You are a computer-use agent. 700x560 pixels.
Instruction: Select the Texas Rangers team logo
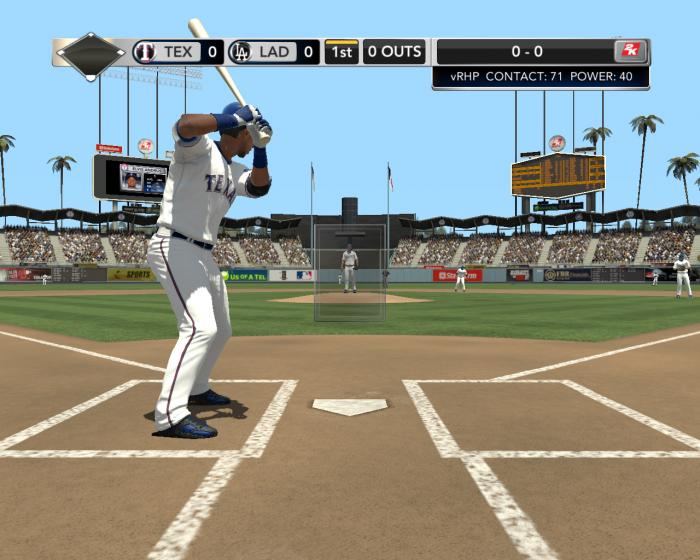145,52
